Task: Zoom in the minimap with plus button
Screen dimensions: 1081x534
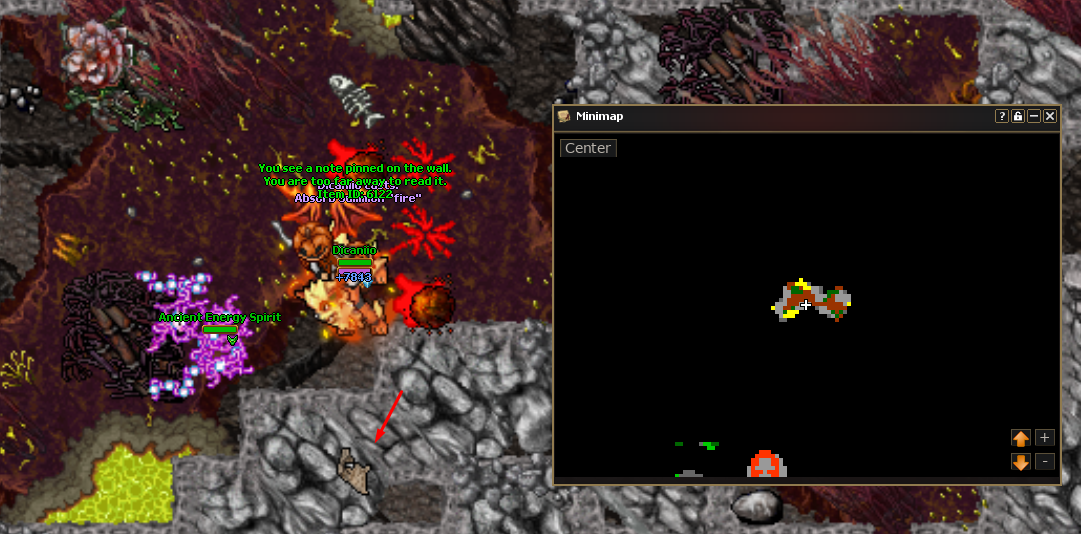Action: pos(1045,438)
